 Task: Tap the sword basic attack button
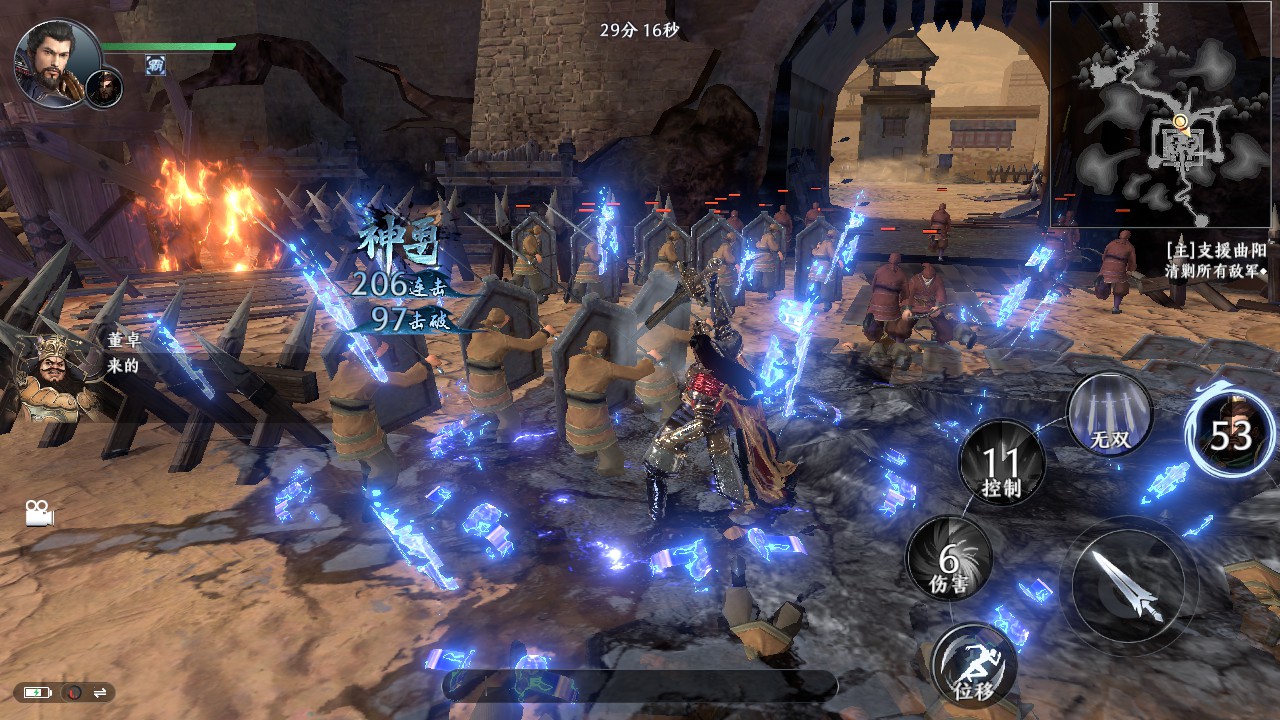(1127, 587)
